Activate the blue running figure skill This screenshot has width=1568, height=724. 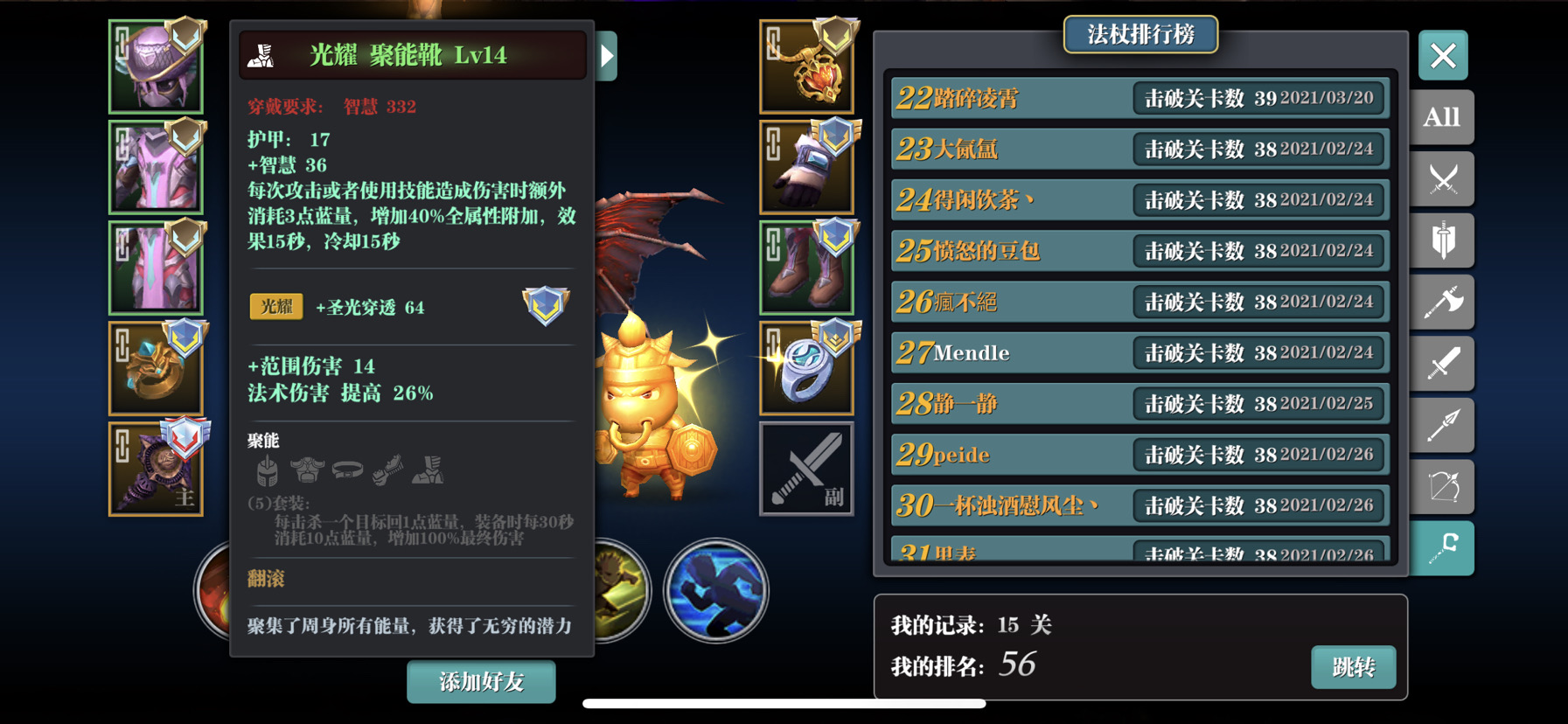(716, 590)
